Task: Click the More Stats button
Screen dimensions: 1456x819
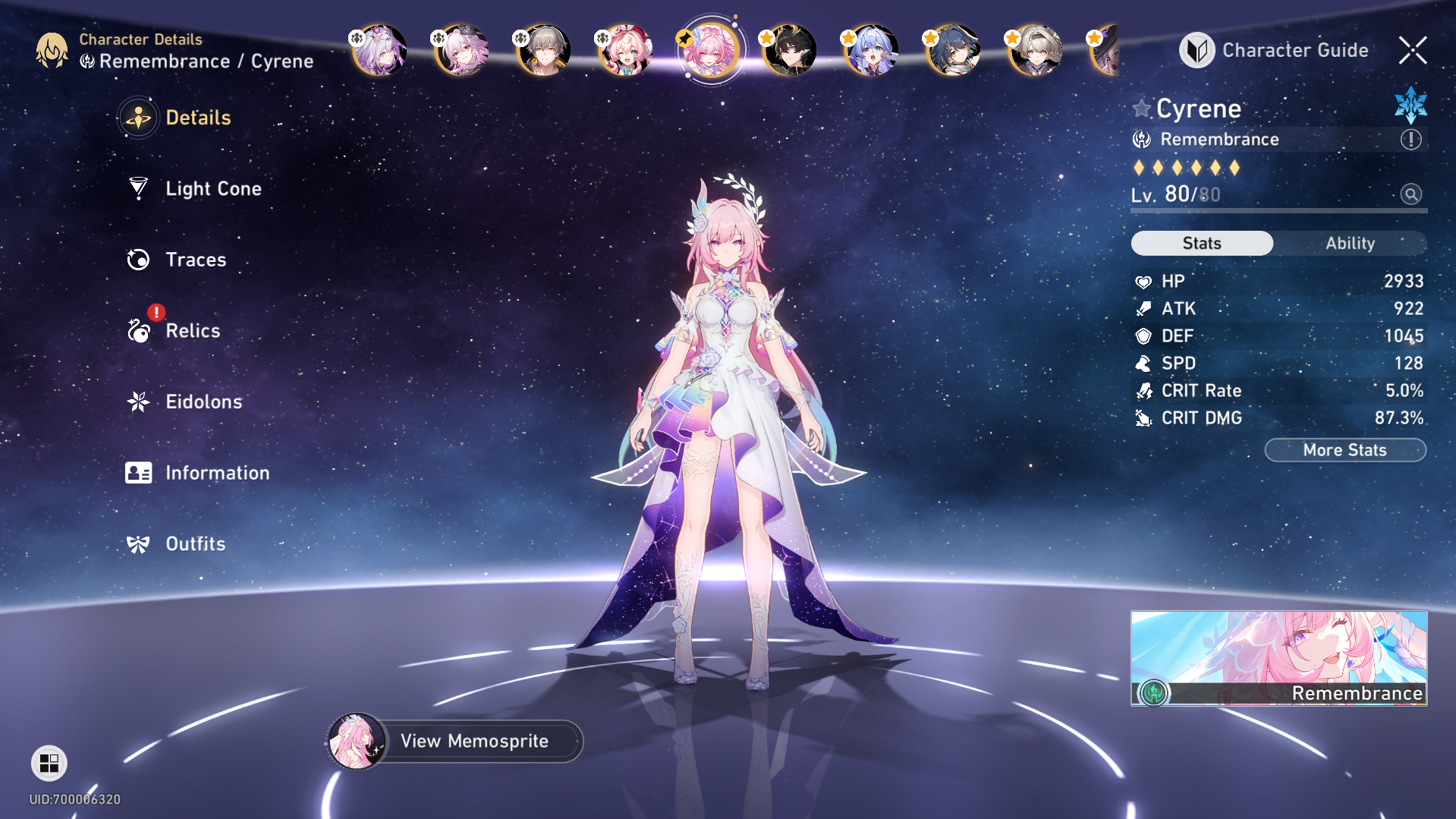Action: click(x=1344, y=450)
